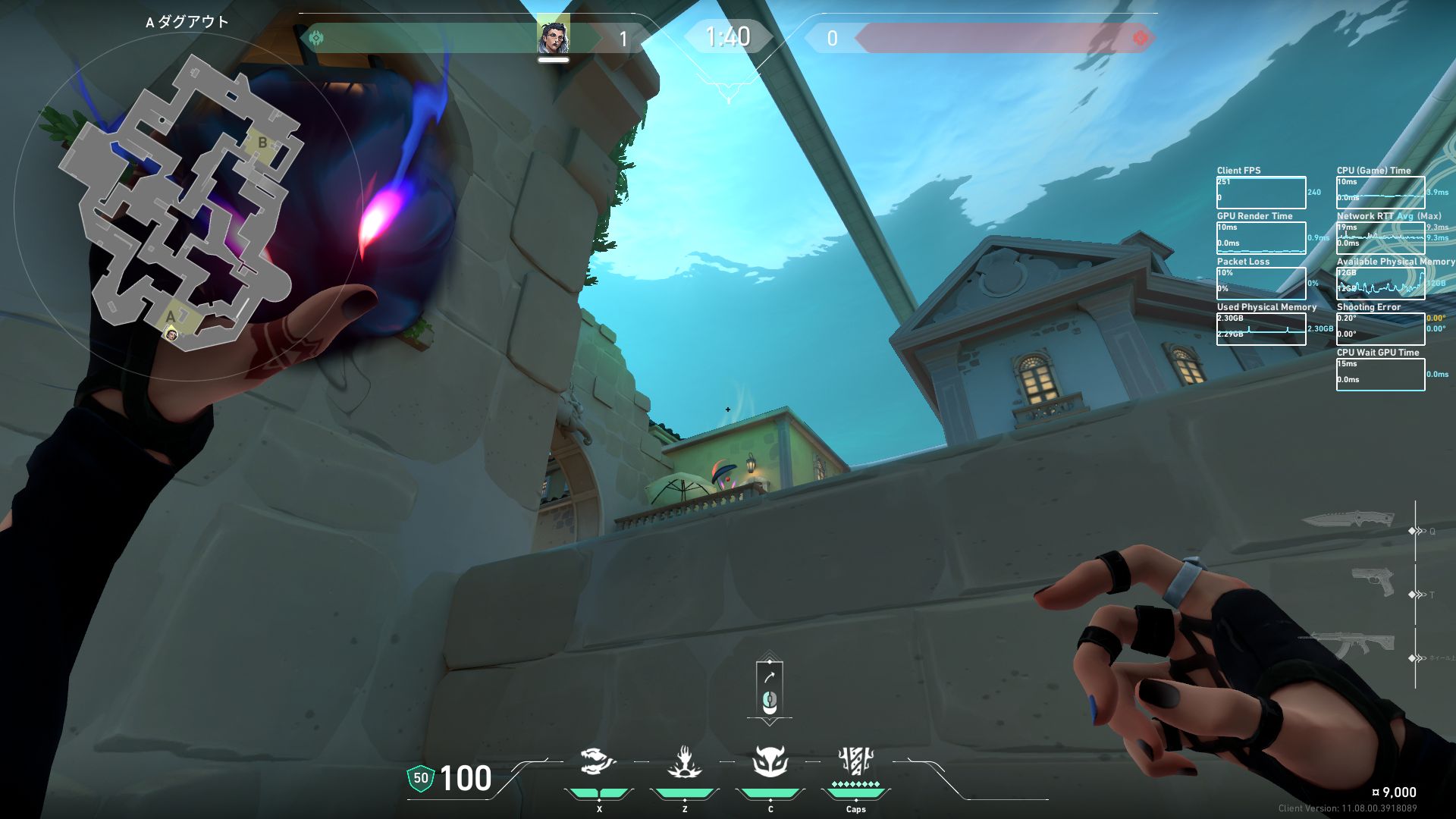Screen dimensions: 1456x819
Task: Select the A site marker on minimap
Action: pyautogui.click(x=171, y=316)
